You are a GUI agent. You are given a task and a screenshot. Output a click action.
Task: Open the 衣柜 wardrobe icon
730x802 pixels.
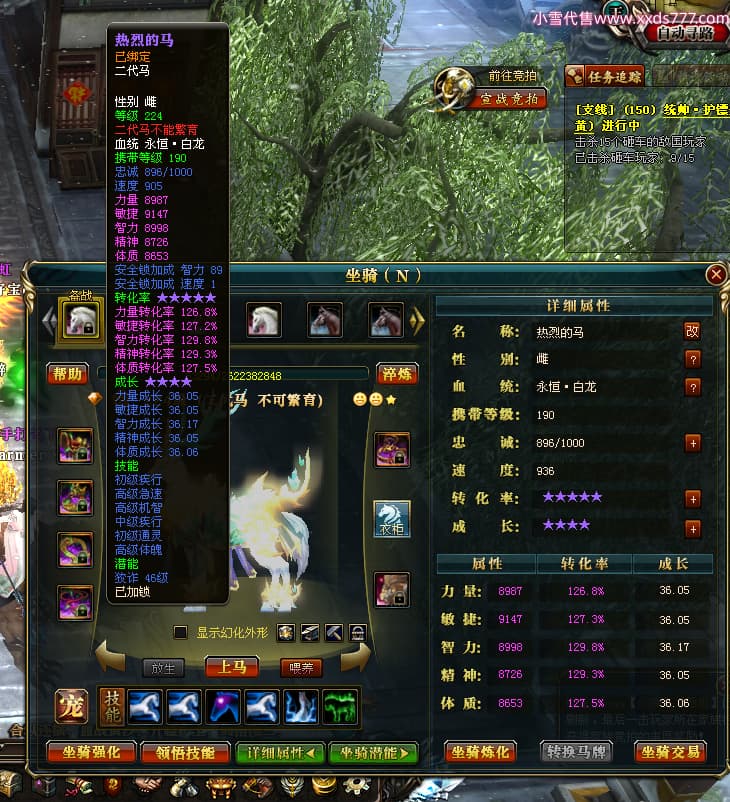tap(392, 518)
